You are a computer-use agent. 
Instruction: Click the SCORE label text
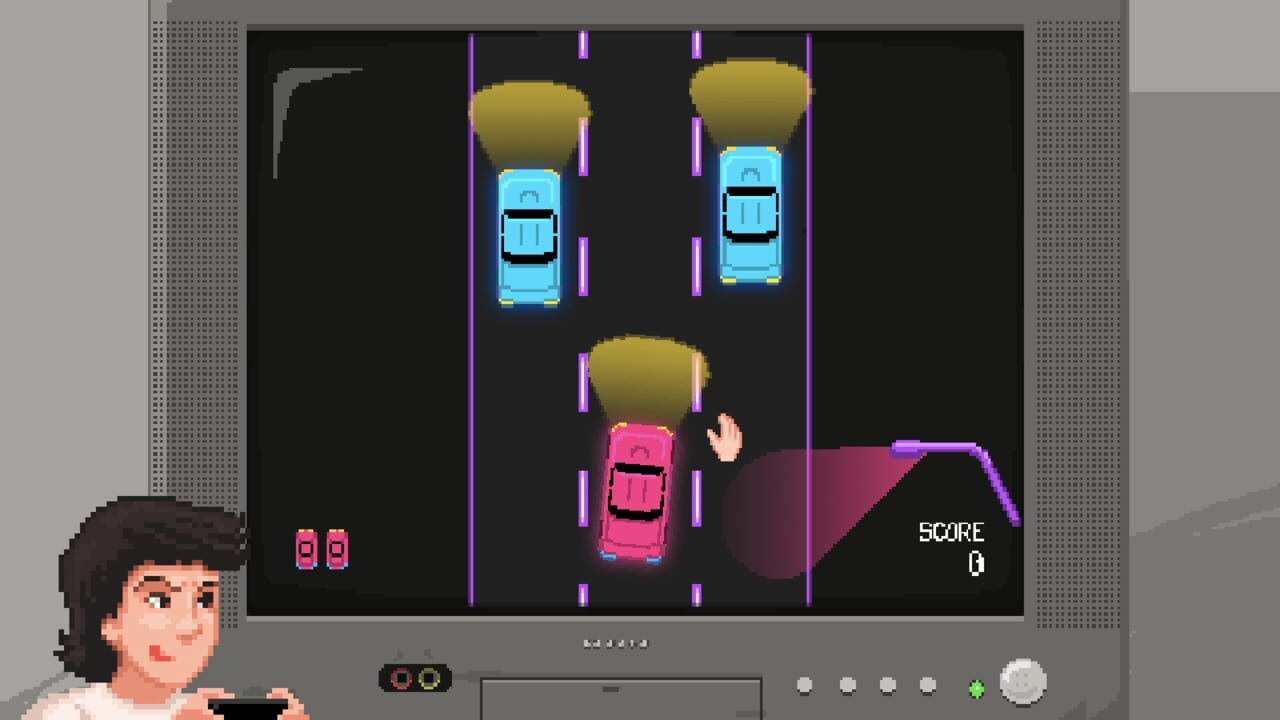(950, 531)
